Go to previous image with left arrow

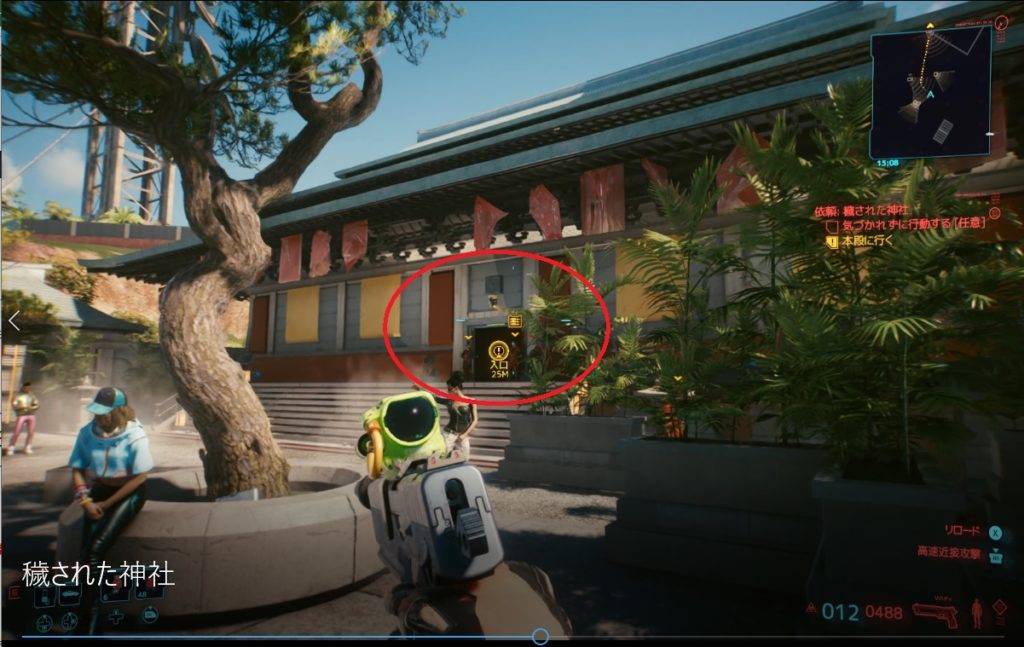coord(14,320)
